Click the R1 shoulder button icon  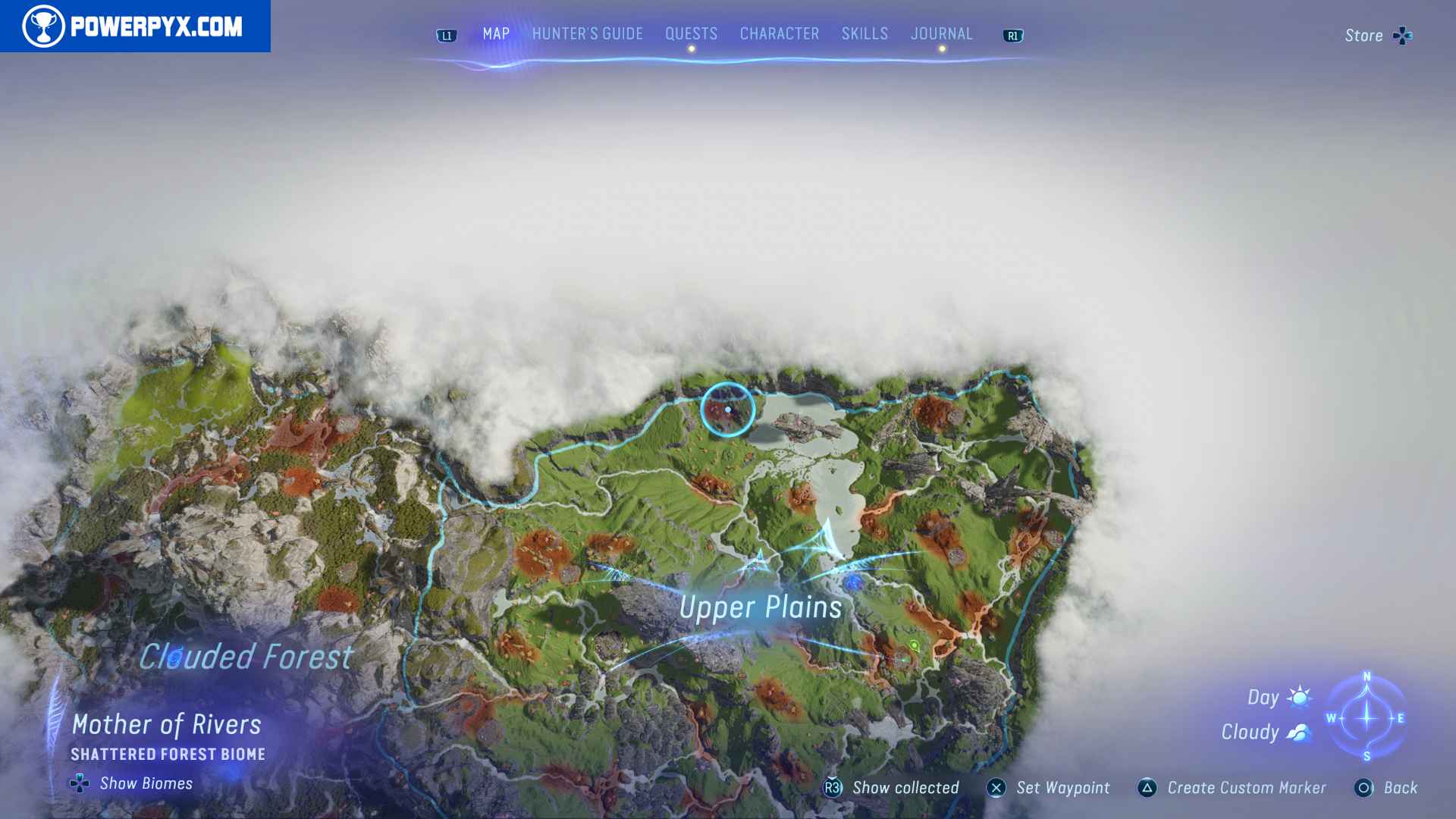click(1014, 35)
